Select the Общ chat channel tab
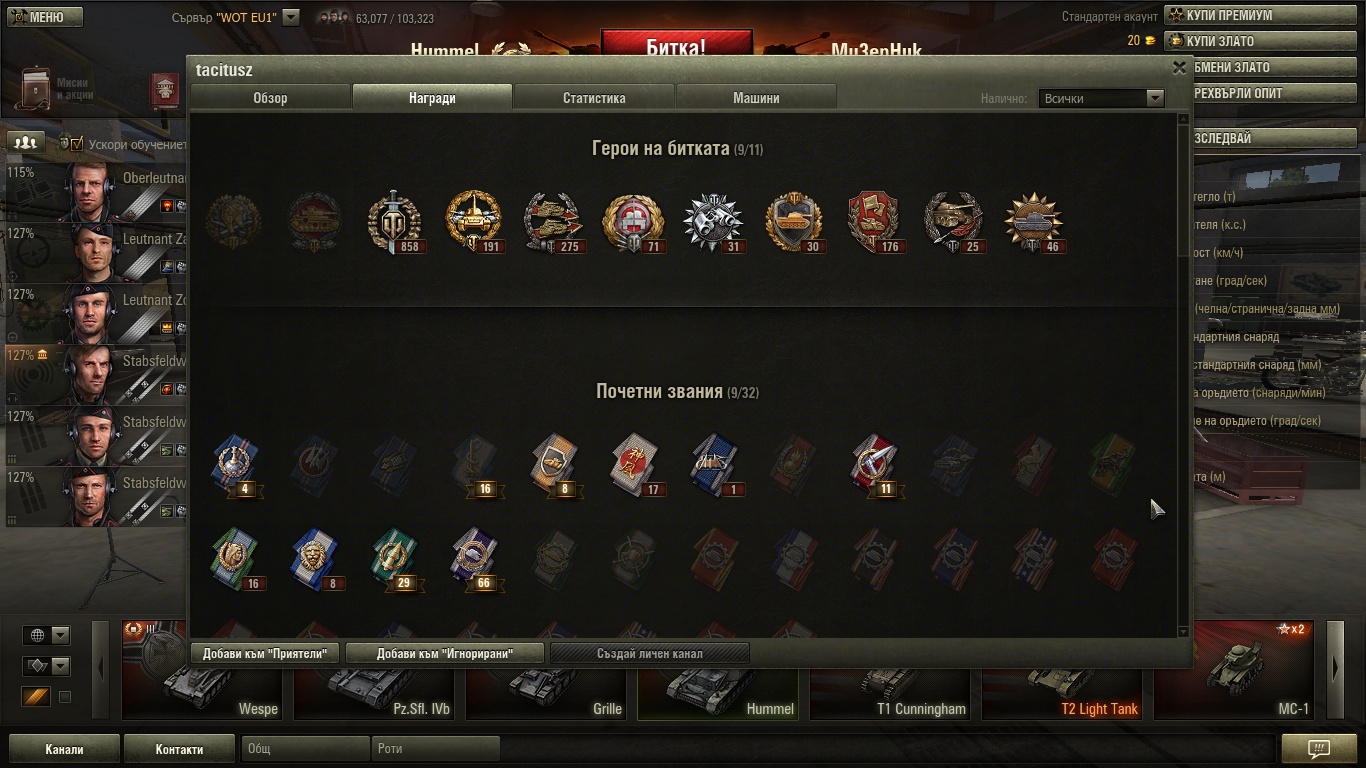The image size is (1366, 768). tap(304, 749)
